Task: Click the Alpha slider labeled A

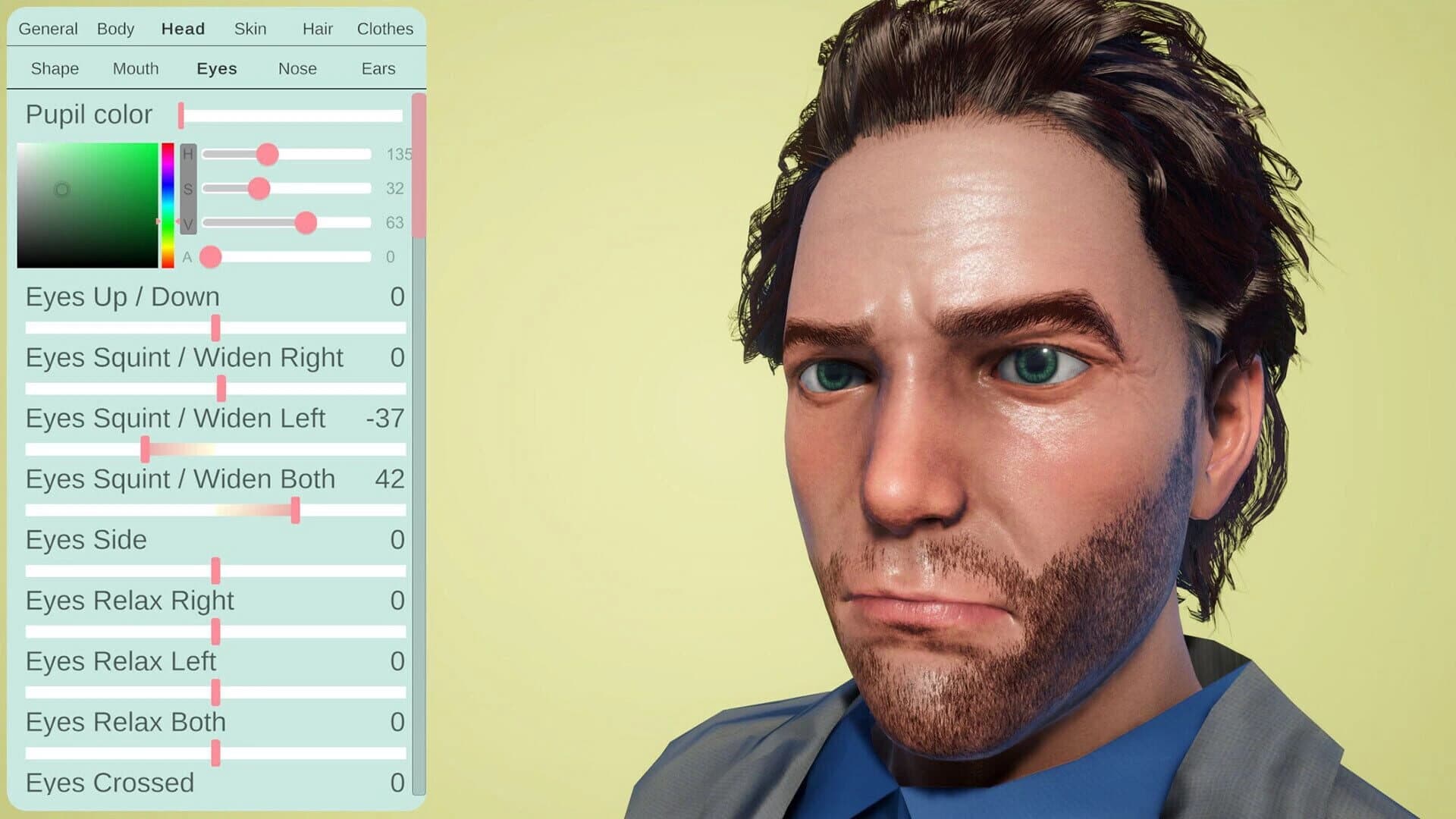Action: [211, 257]
